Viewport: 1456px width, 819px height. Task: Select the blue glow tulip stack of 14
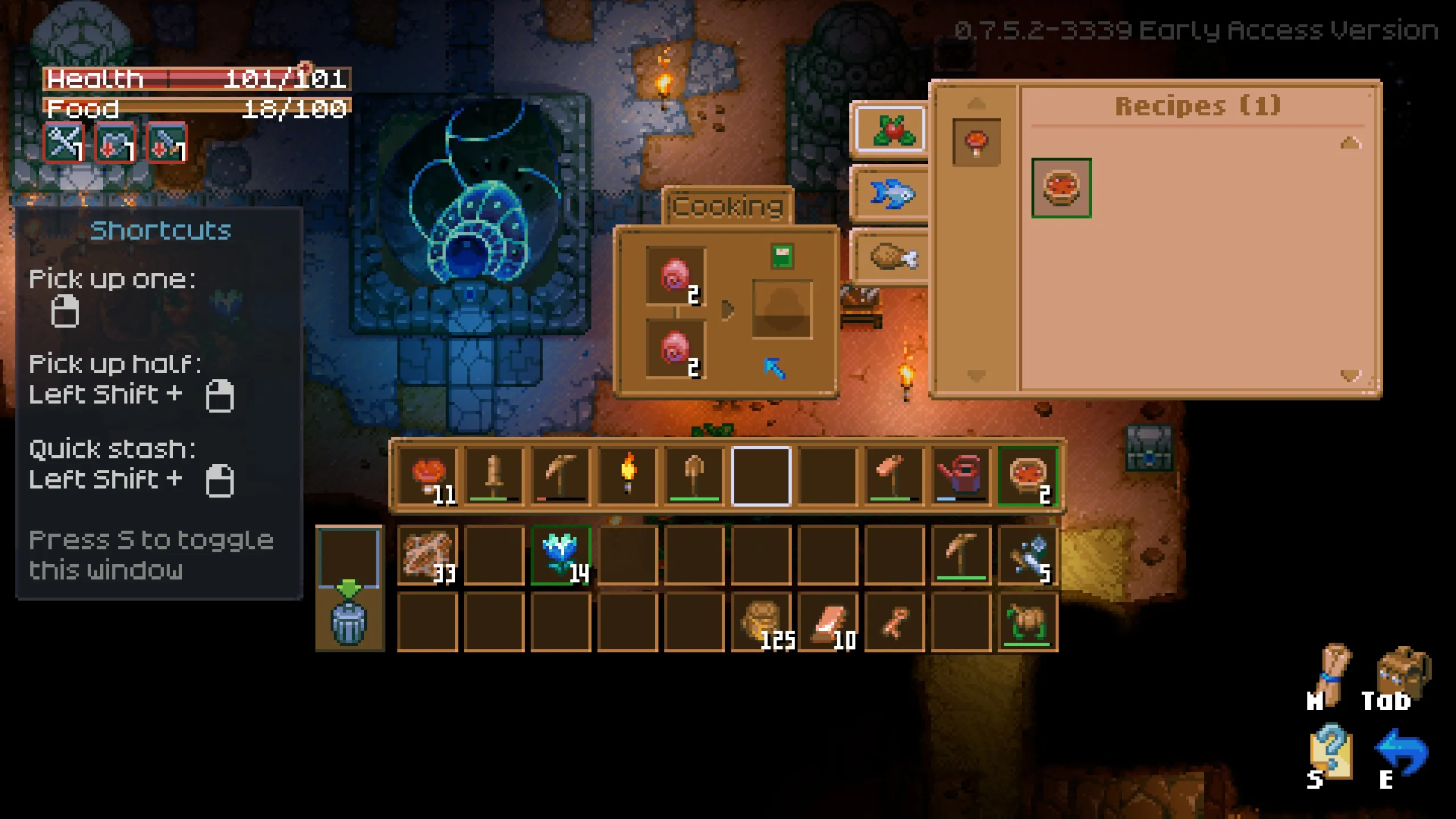pyautogui.click(x=561, y=556)
